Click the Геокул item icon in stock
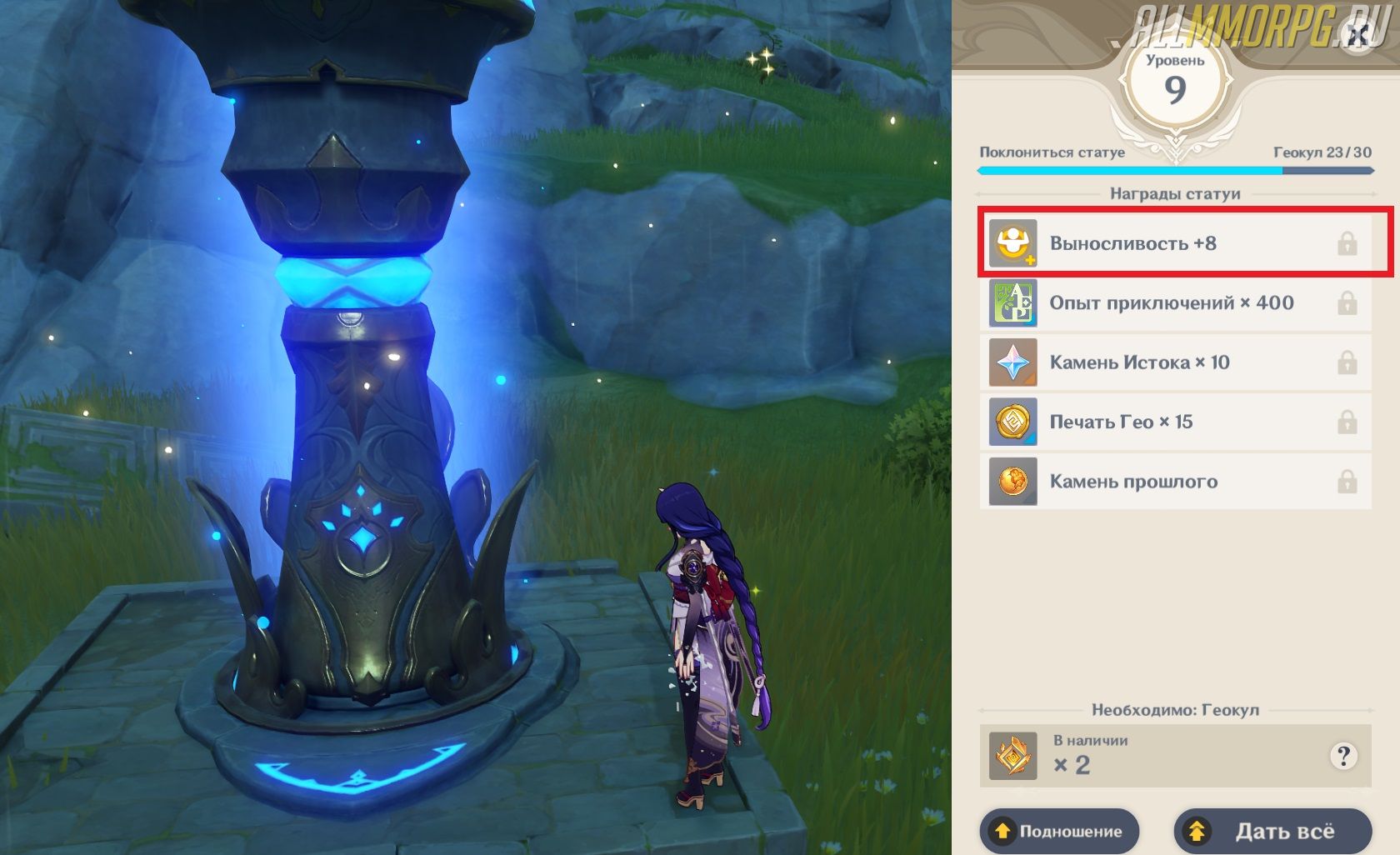The height and width of the screenshot is (855, 1400). pyautogui.click(x=1012, y=756)
